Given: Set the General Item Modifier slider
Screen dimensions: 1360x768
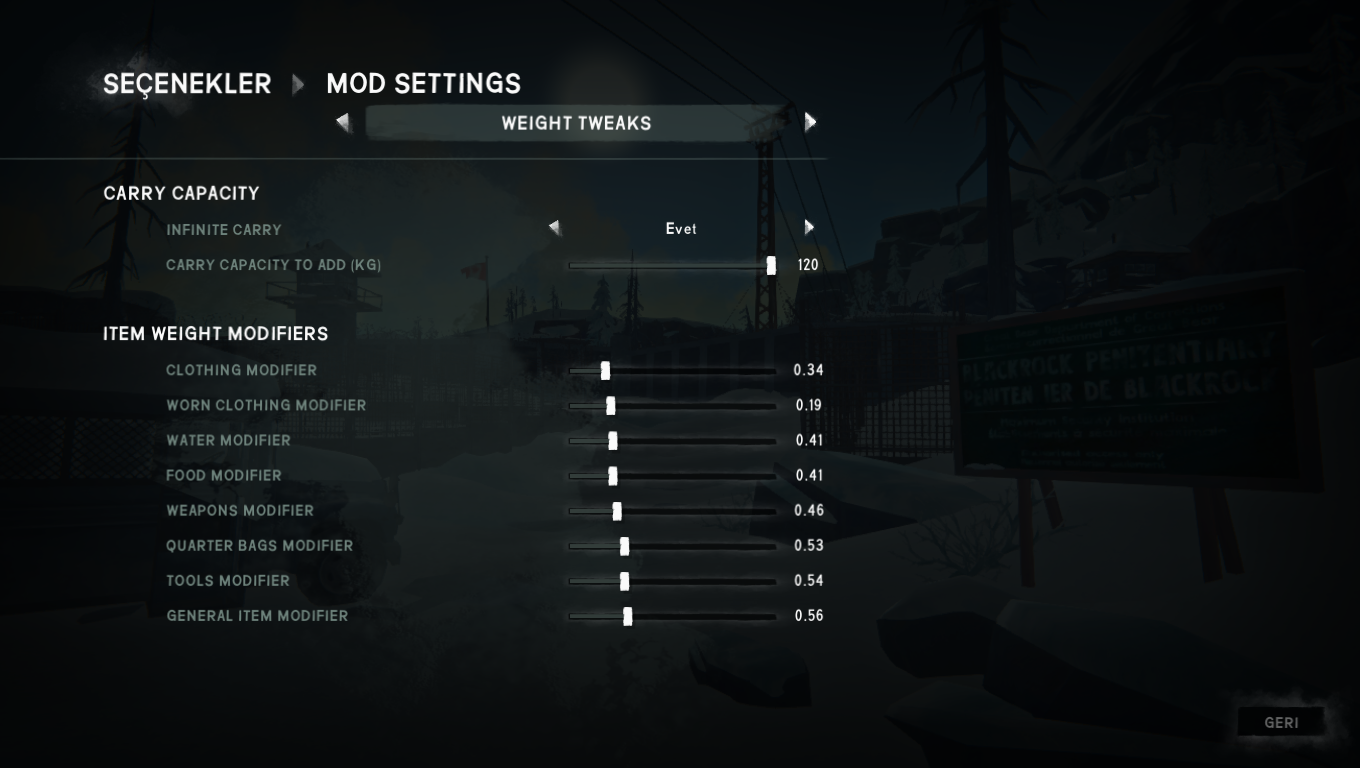Looking at the screenshot, I should click(x=627, y=616).
